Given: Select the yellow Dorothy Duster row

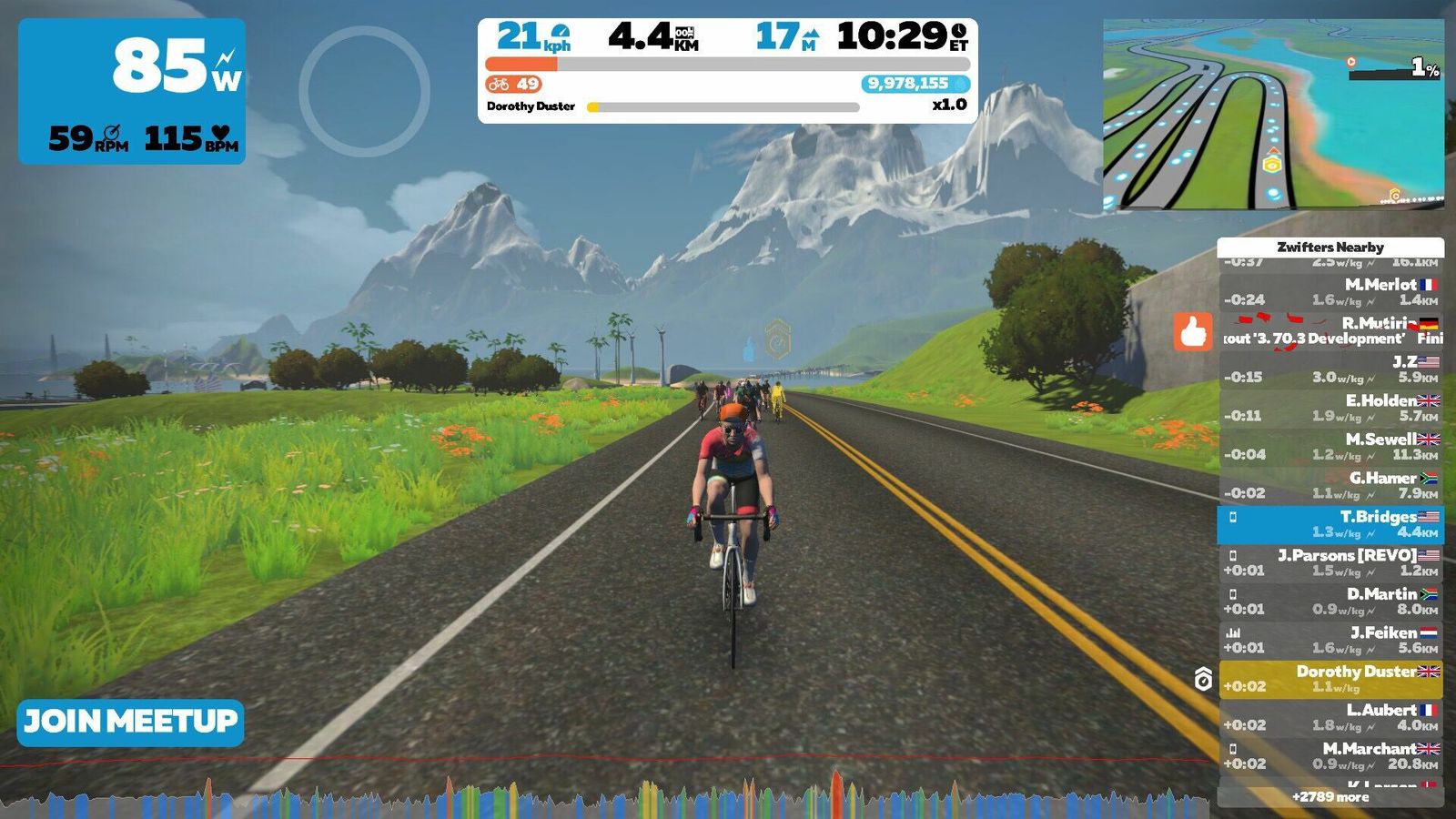Looking at the screenshot, I should [x=1330, y=679].
